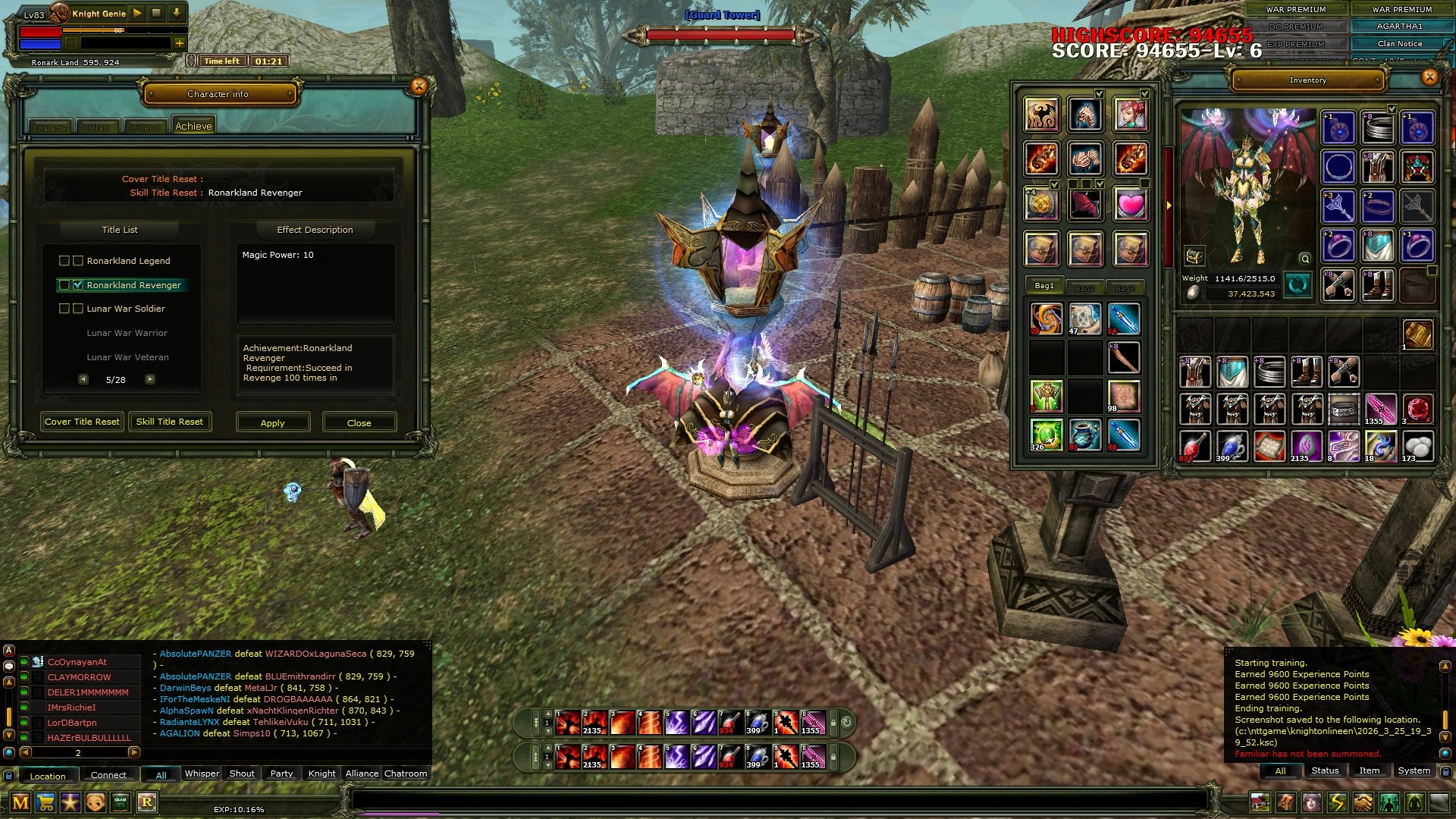
Task: Click the left arrow on title list pagination
Action: 83,378
